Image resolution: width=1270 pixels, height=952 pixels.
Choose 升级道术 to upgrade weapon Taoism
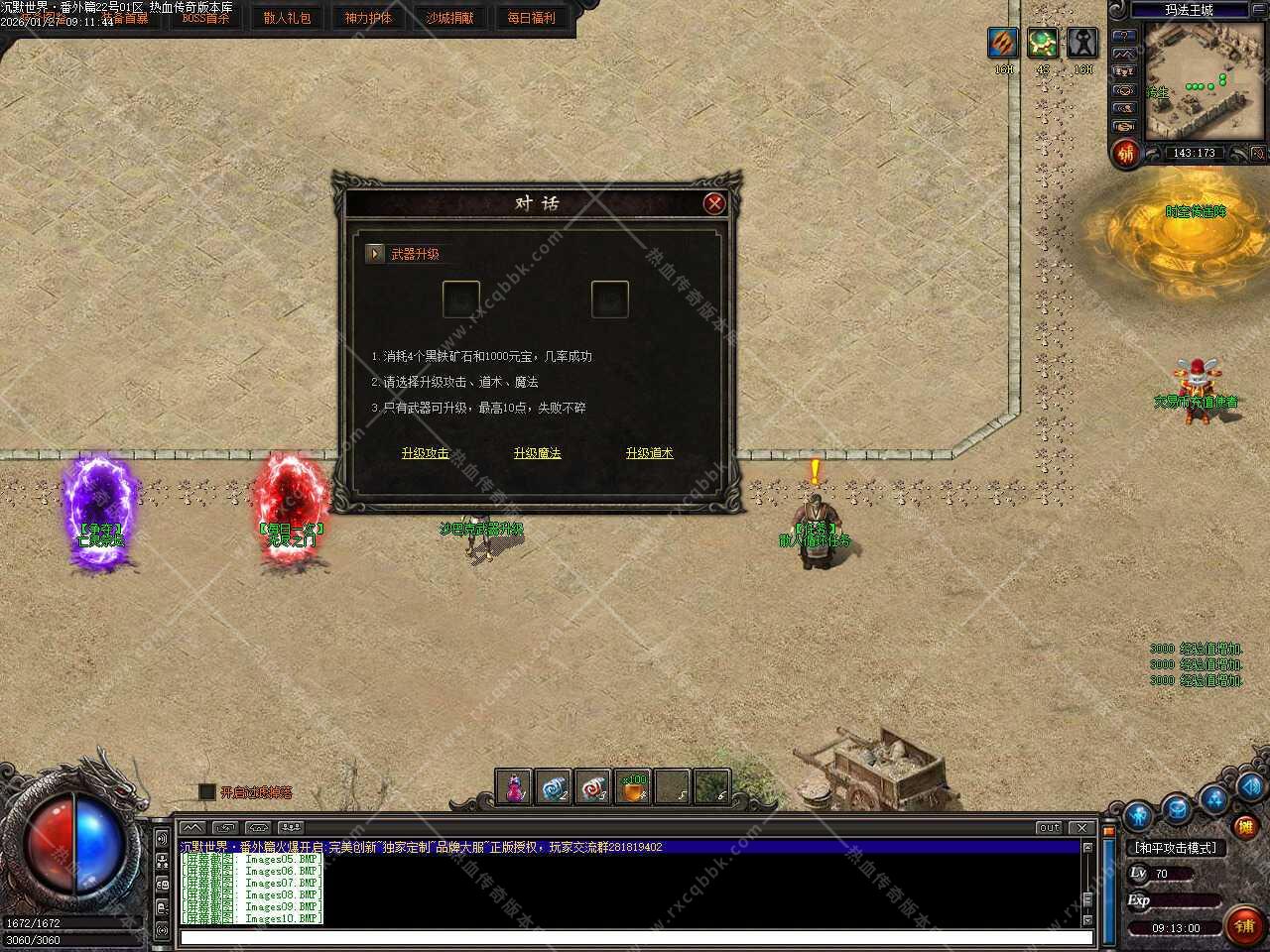[649, 453]
